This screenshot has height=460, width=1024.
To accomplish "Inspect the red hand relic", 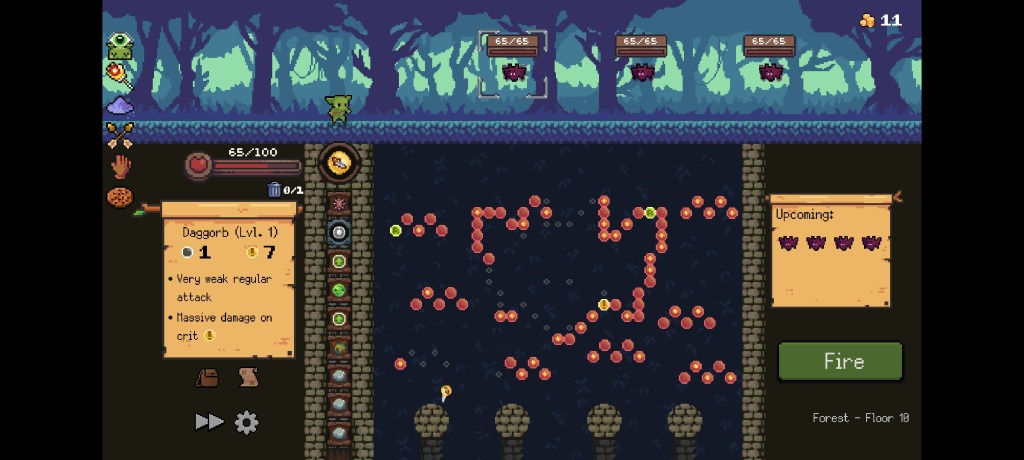I will tap(120, 166).
